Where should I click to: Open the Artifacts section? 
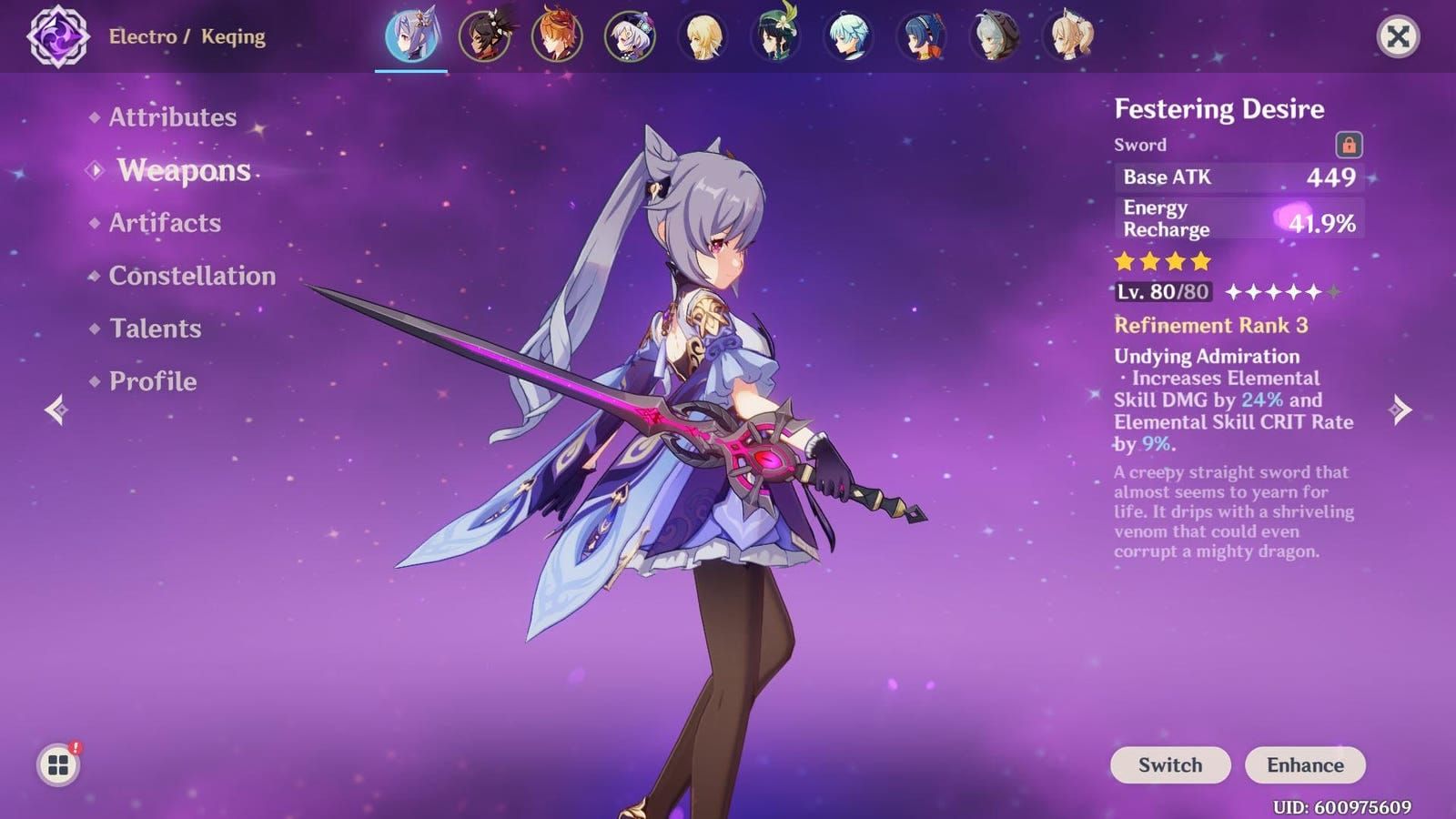[x=164, y=223]
